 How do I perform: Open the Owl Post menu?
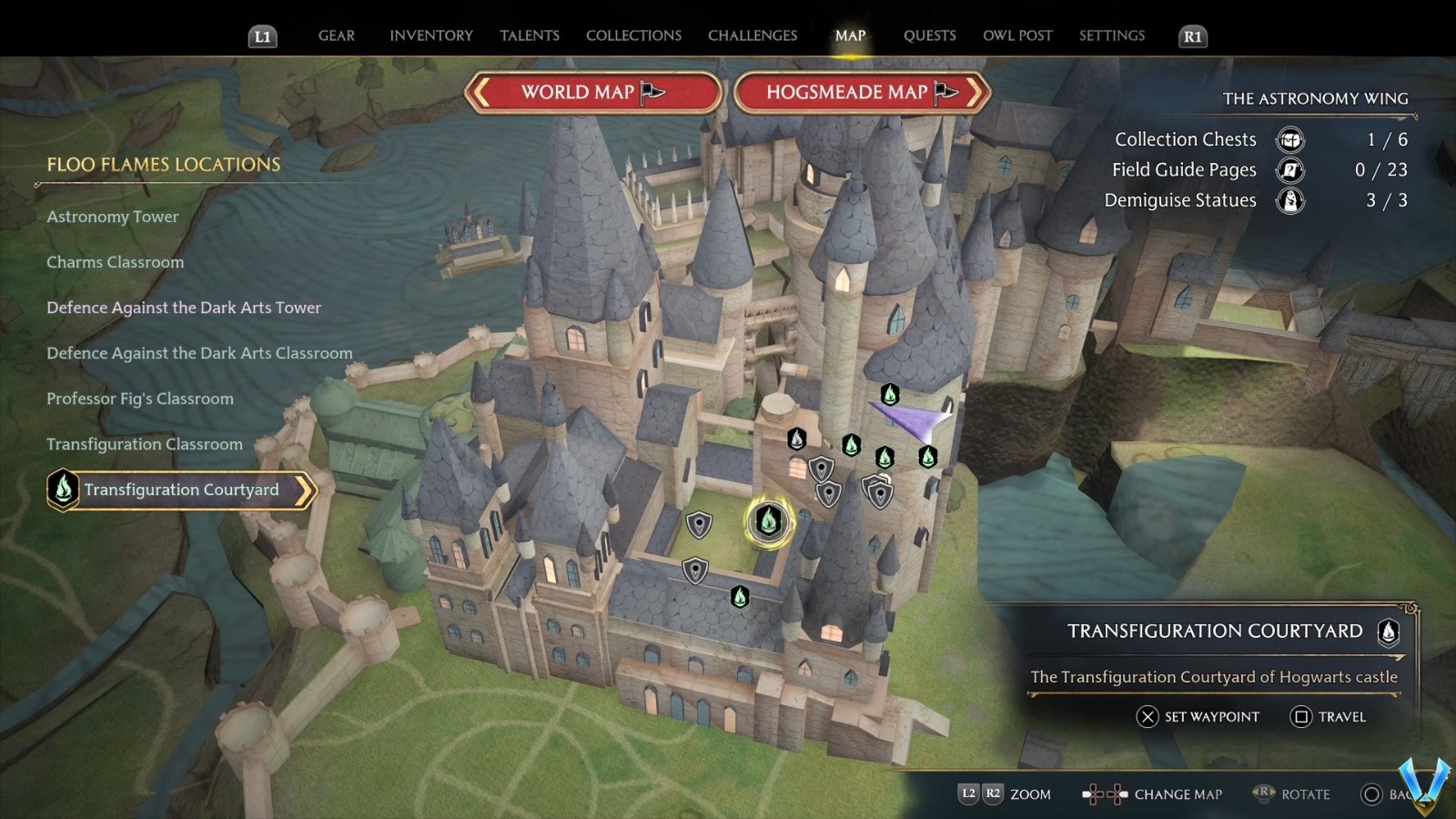click(1017, 35)
